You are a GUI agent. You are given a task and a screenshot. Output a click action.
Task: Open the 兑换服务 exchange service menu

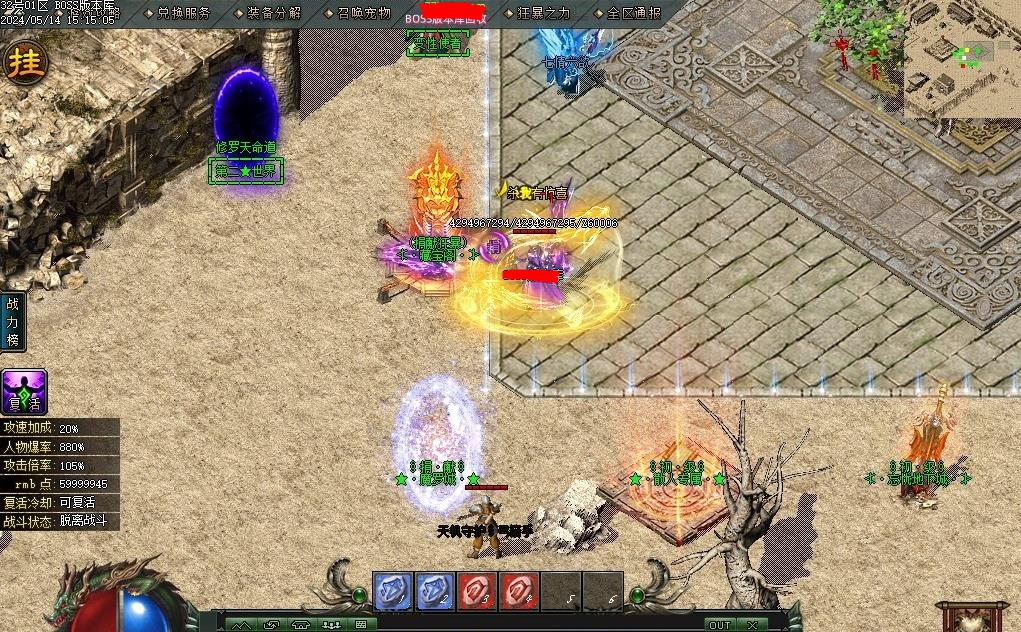tap(183, 13)
